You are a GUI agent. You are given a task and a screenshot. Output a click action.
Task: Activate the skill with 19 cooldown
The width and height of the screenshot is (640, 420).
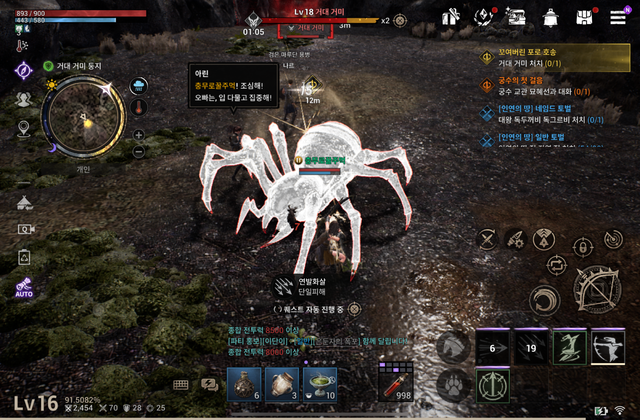(532, 350)
